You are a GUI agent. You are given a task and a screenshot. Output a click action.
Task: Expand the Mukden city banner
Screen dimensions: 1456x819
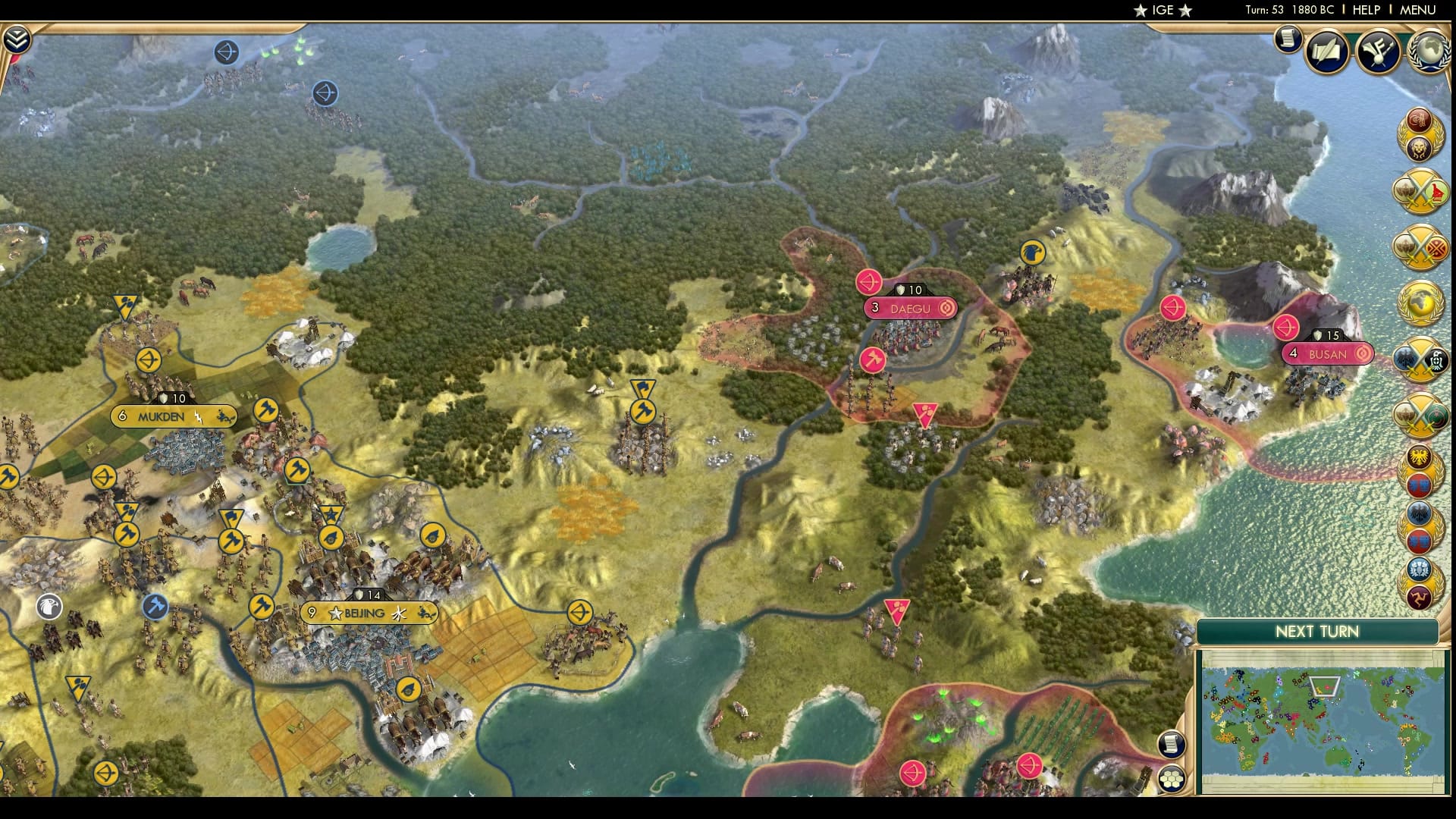[x=173, y=416]
